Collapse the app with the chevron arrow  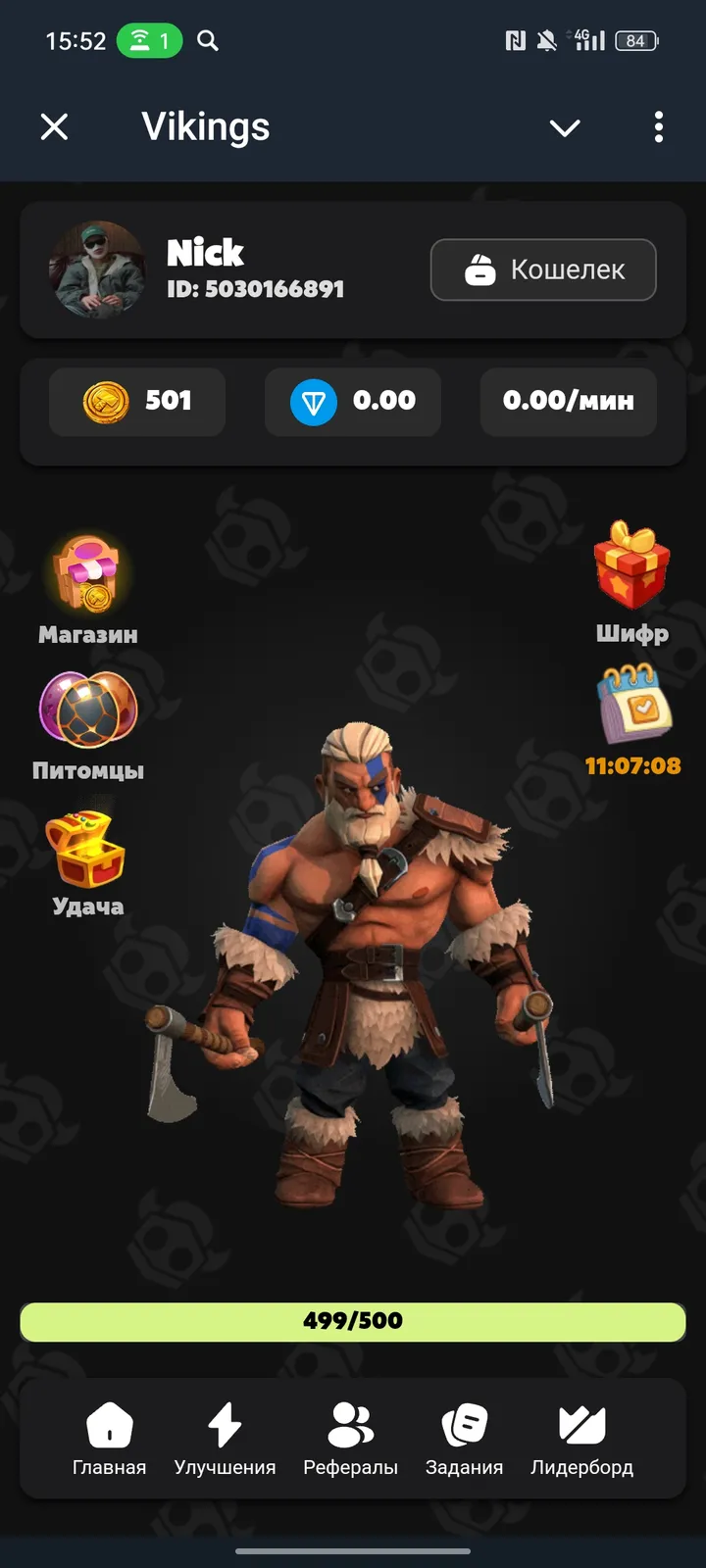[565, 127]
